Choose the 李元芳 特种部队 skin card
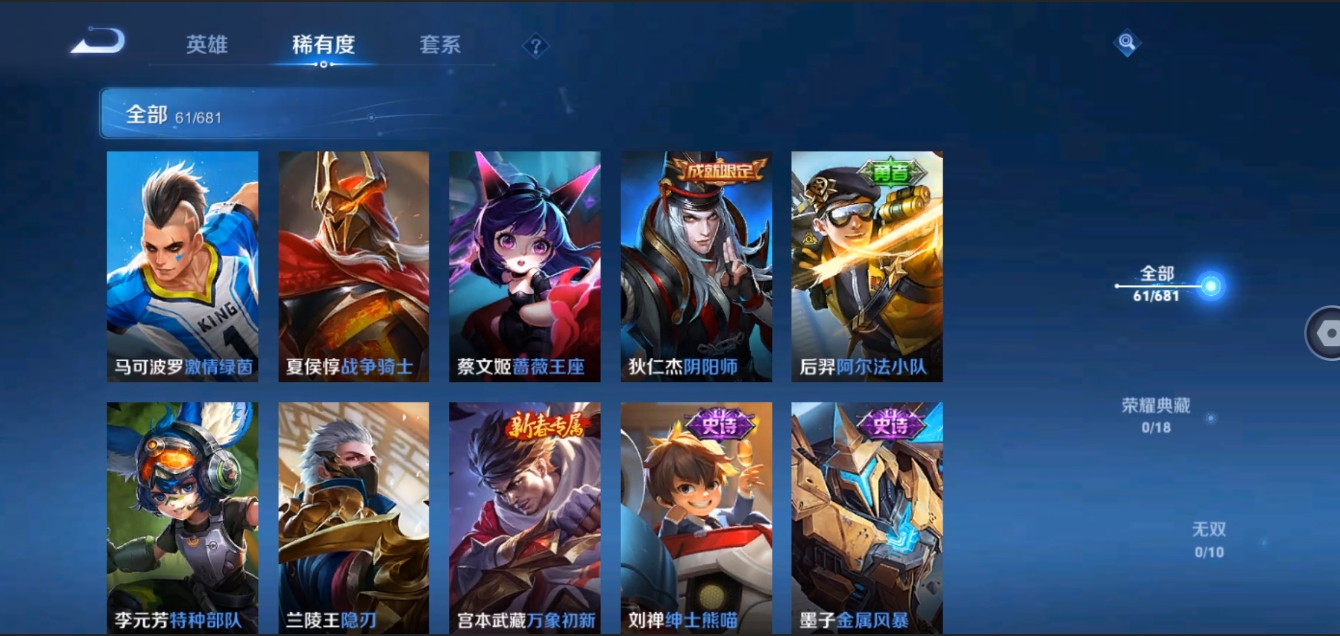Screen dimensions: 1340x636 click(183, 517)
